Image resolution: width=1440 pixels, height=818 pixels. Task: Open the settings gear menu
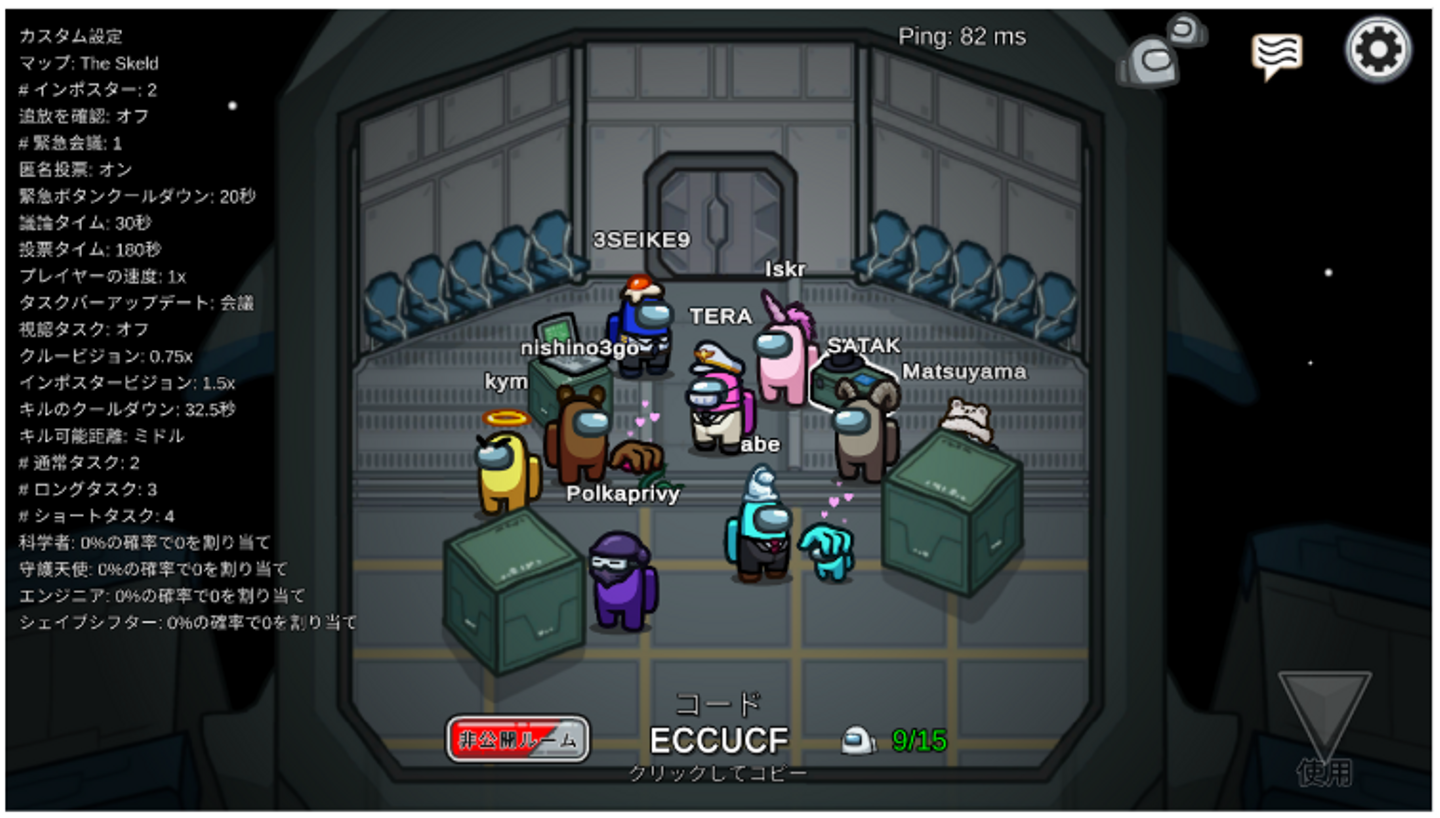pos(1377,50)
